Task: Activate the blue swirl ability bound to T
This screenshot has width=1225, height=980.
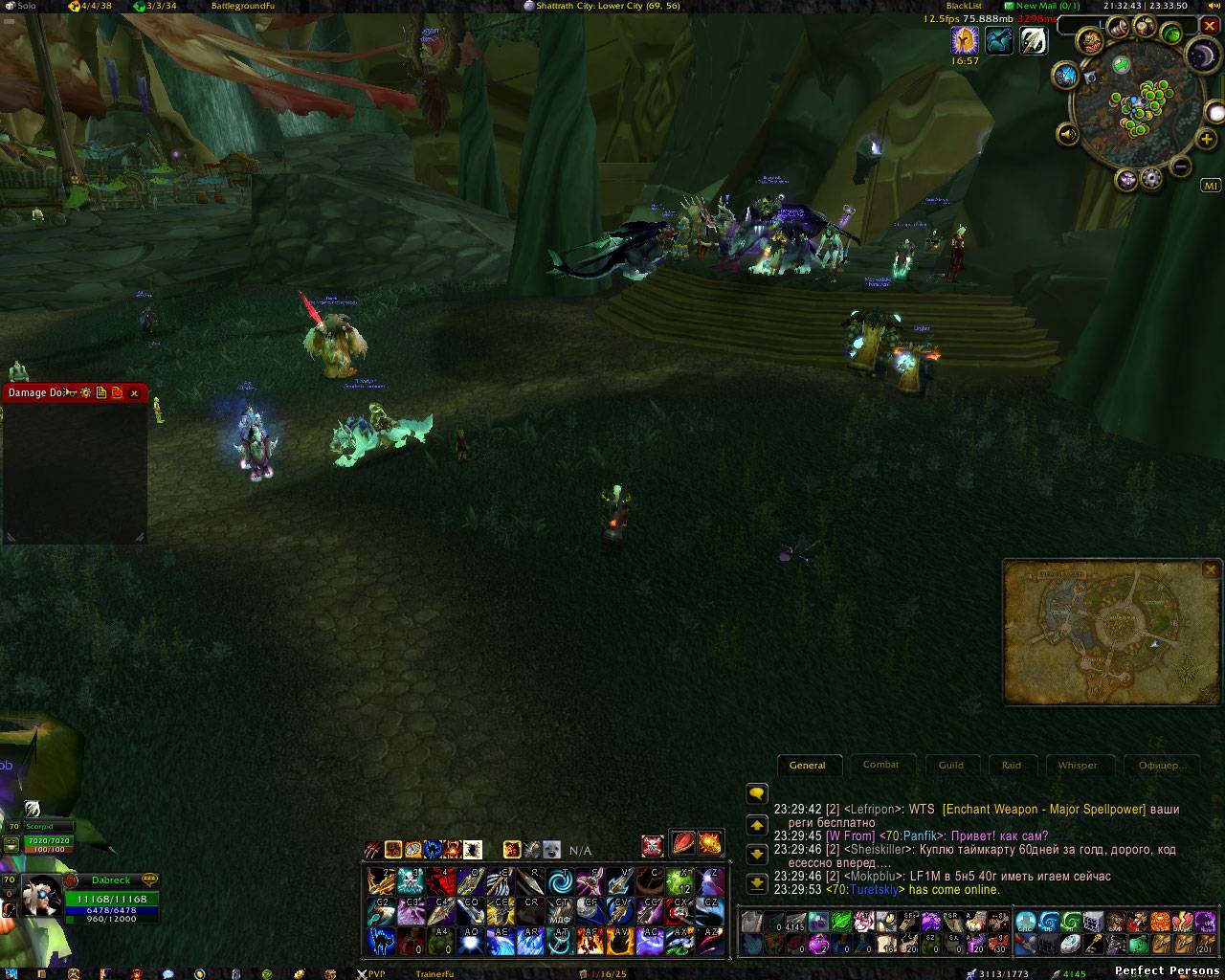Action: point(561,880)
